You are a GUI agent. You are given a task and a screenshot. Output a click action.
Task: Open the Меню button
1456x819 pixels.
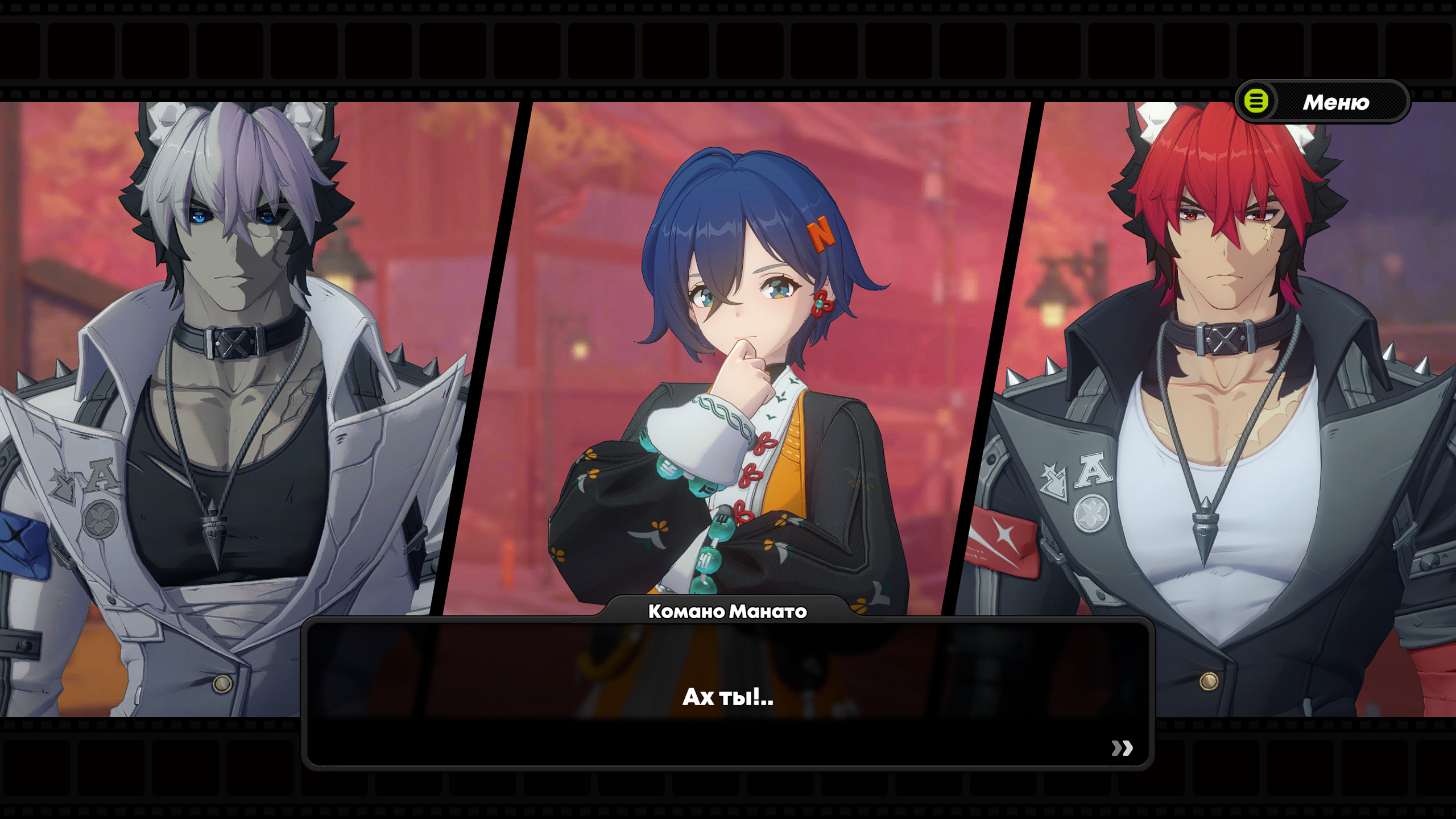click(x=1322, y=102)
